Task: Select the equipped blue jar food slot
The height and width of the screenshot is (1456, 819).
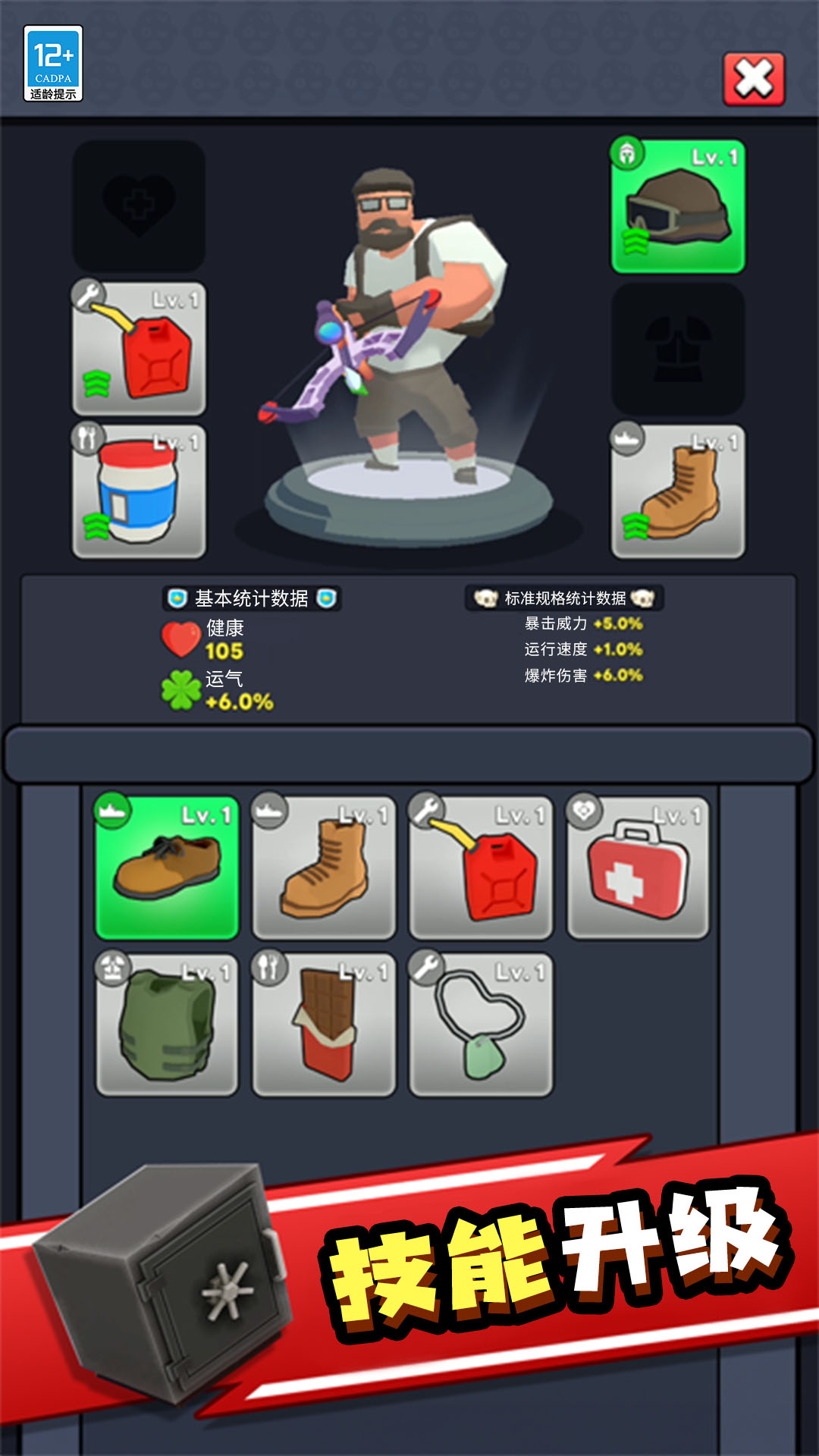Action: point(140,491)
